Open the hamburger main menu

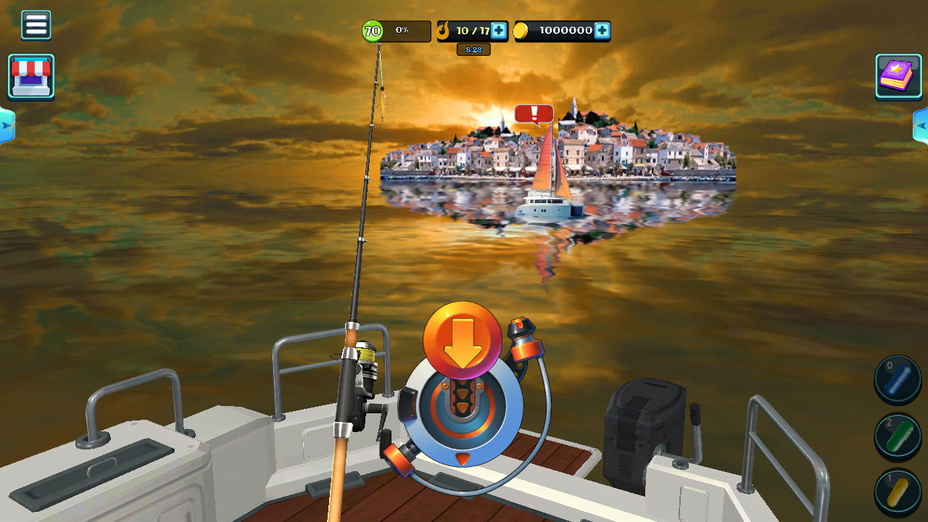(x=36, y=25)
